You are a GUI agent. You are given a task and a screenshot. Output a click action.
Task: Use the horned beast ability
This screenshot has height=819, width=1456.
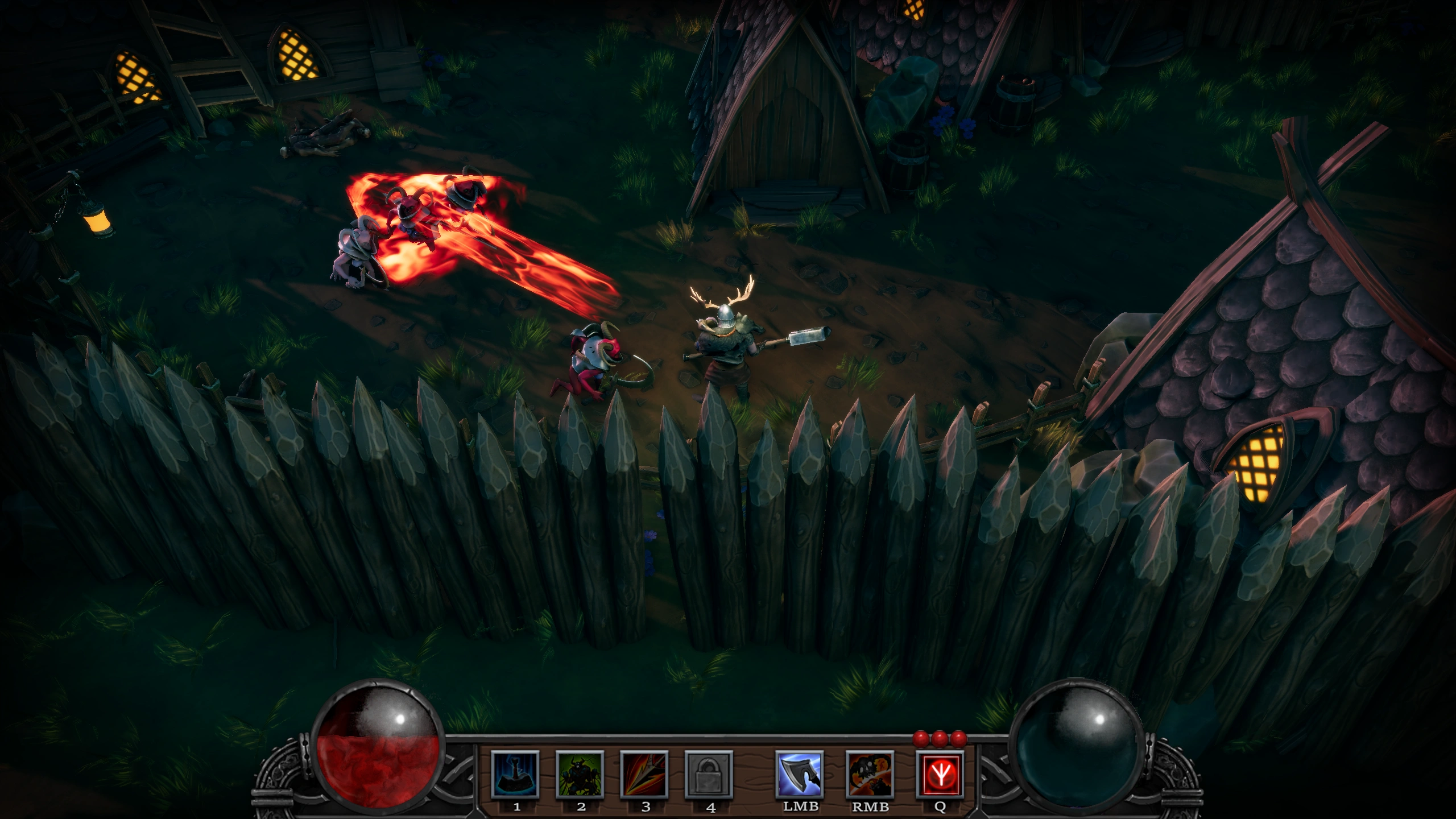point(580,774)
